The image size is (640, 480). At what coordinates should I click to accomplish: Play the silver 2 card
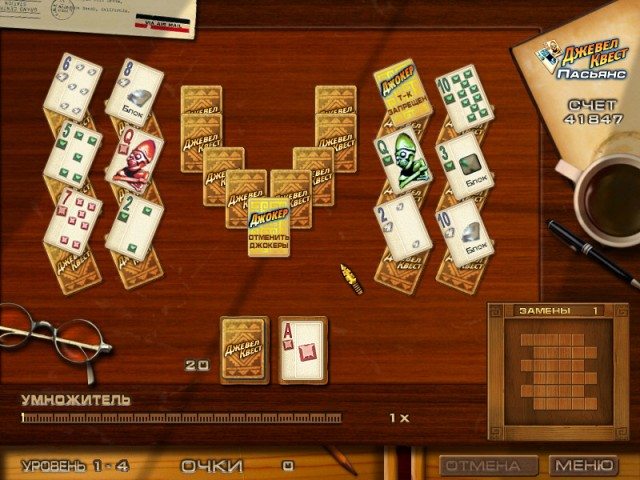click(402, 226)
